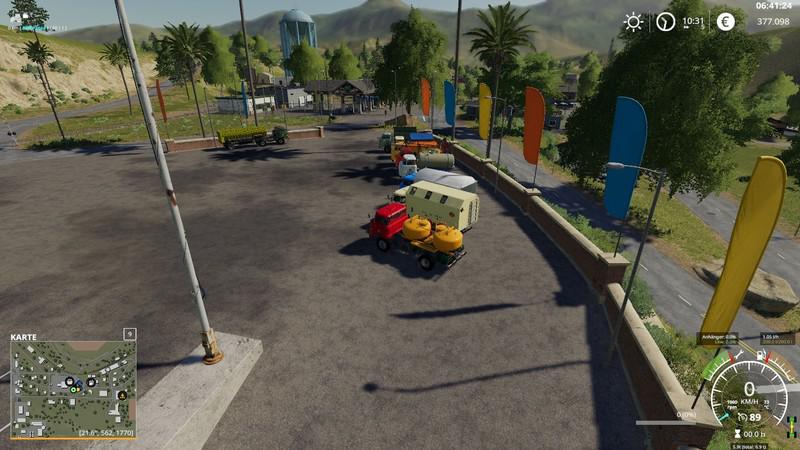Select the green tractor drive-mode icon
The width and height of the screenshot is (800, 450).
[792, 423]
